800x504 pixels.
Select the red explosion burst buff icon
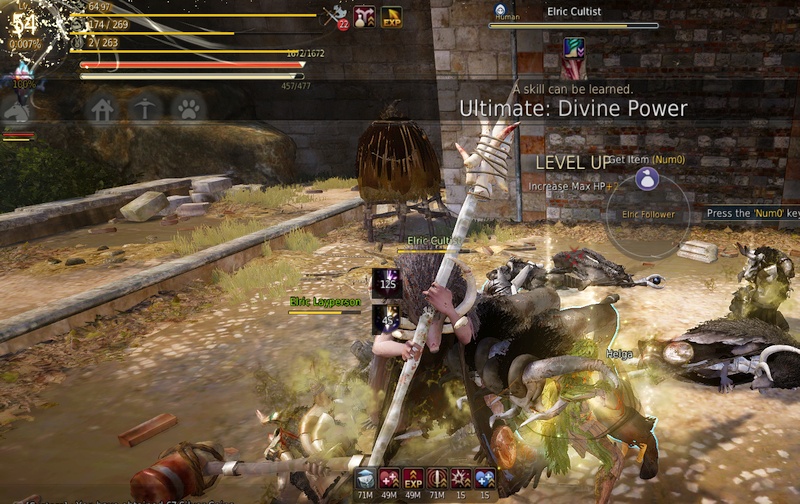[460, 480]
